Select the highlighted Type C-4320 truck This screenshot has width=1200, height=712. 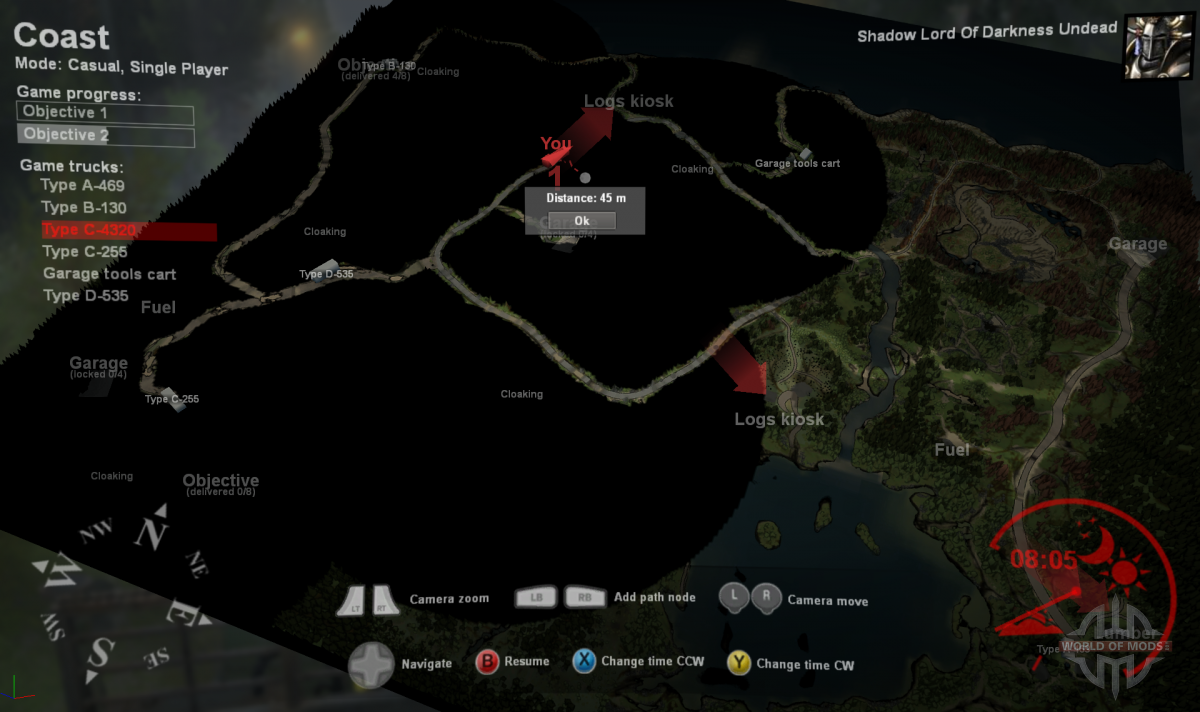pyautogui.click(x=89, y=230)
